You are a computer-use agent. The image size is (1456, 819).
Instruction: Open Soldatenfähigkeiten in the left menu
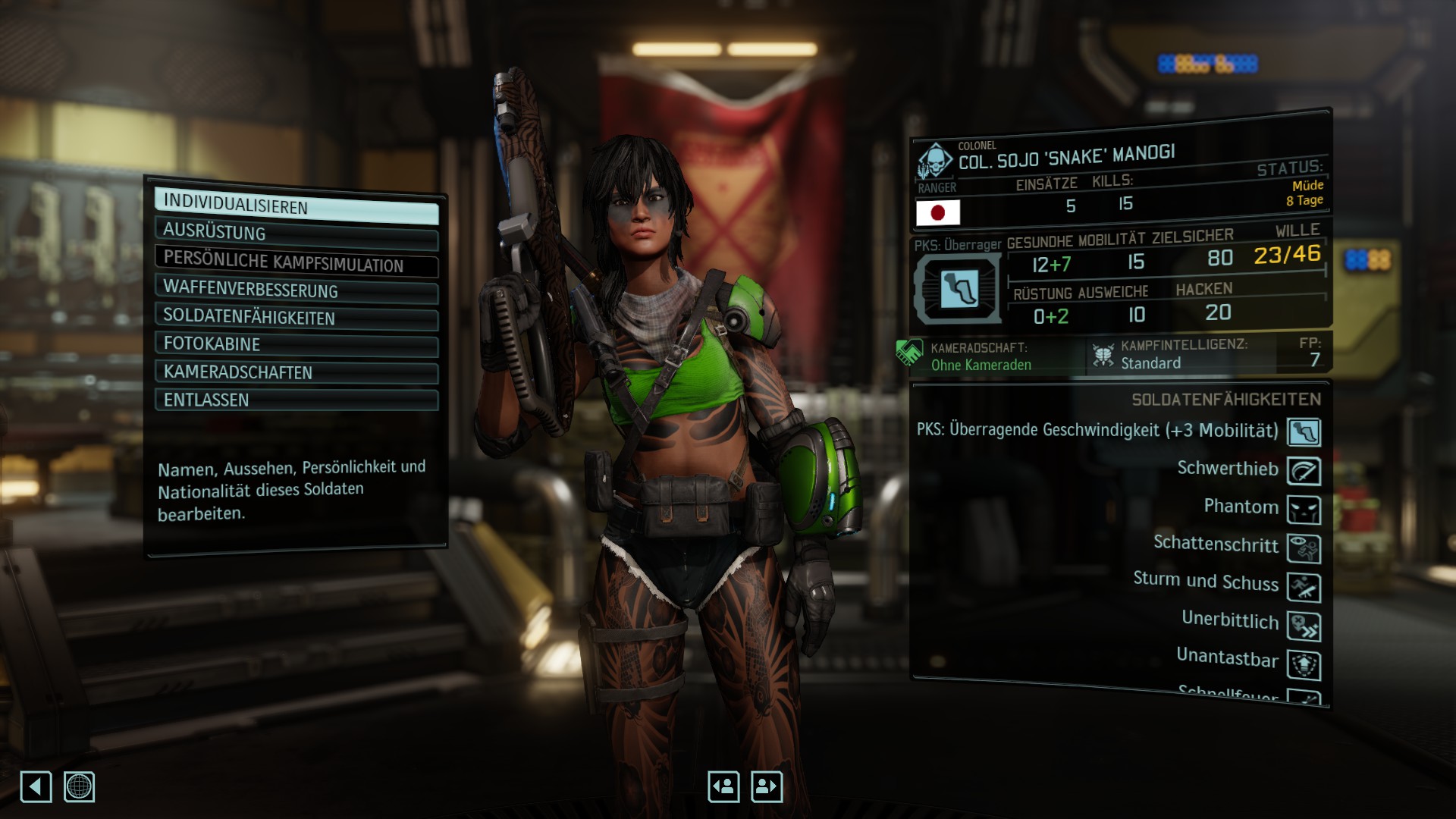pos(296,318)
